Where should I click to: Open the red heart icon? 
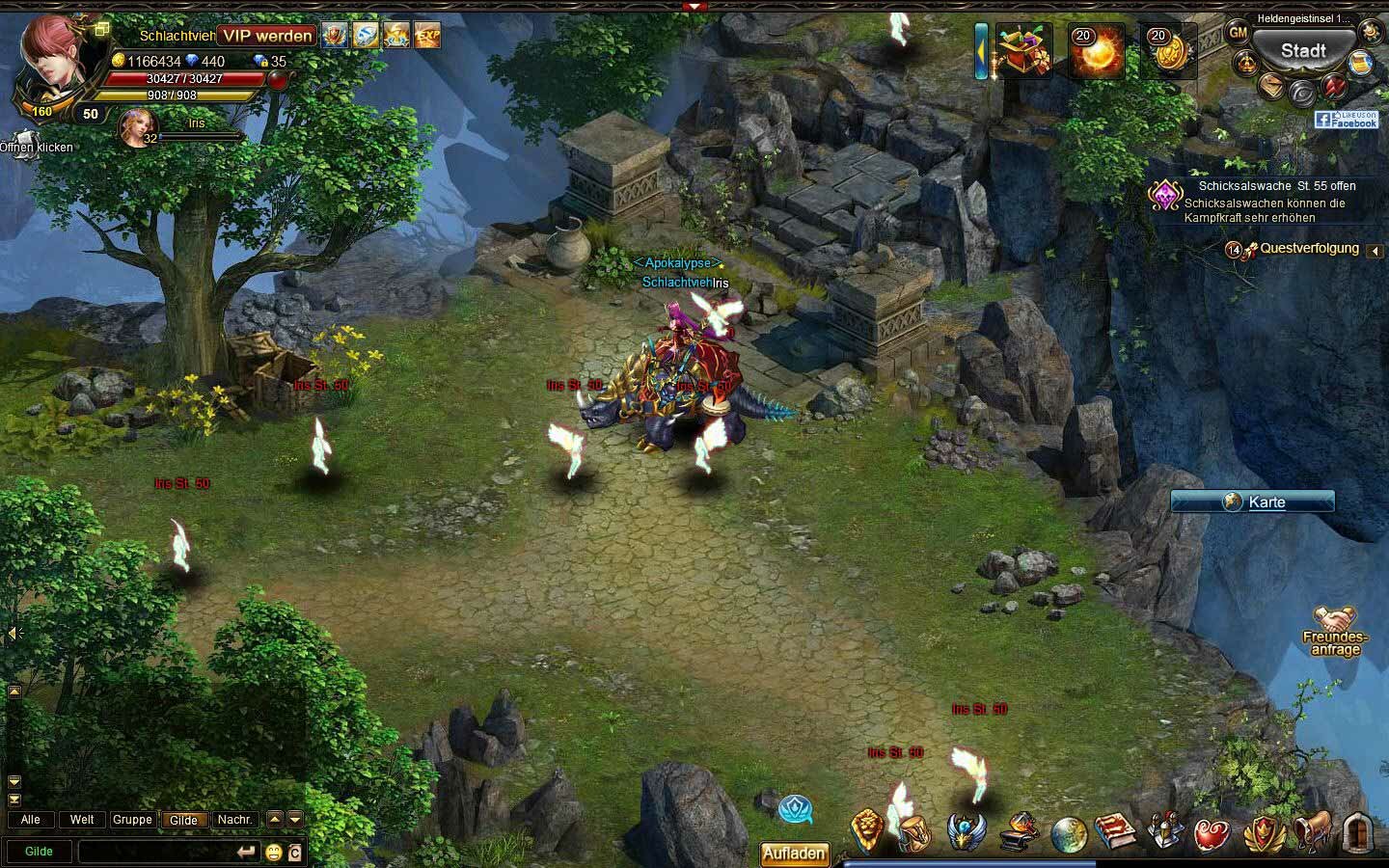coord(1212,833)
